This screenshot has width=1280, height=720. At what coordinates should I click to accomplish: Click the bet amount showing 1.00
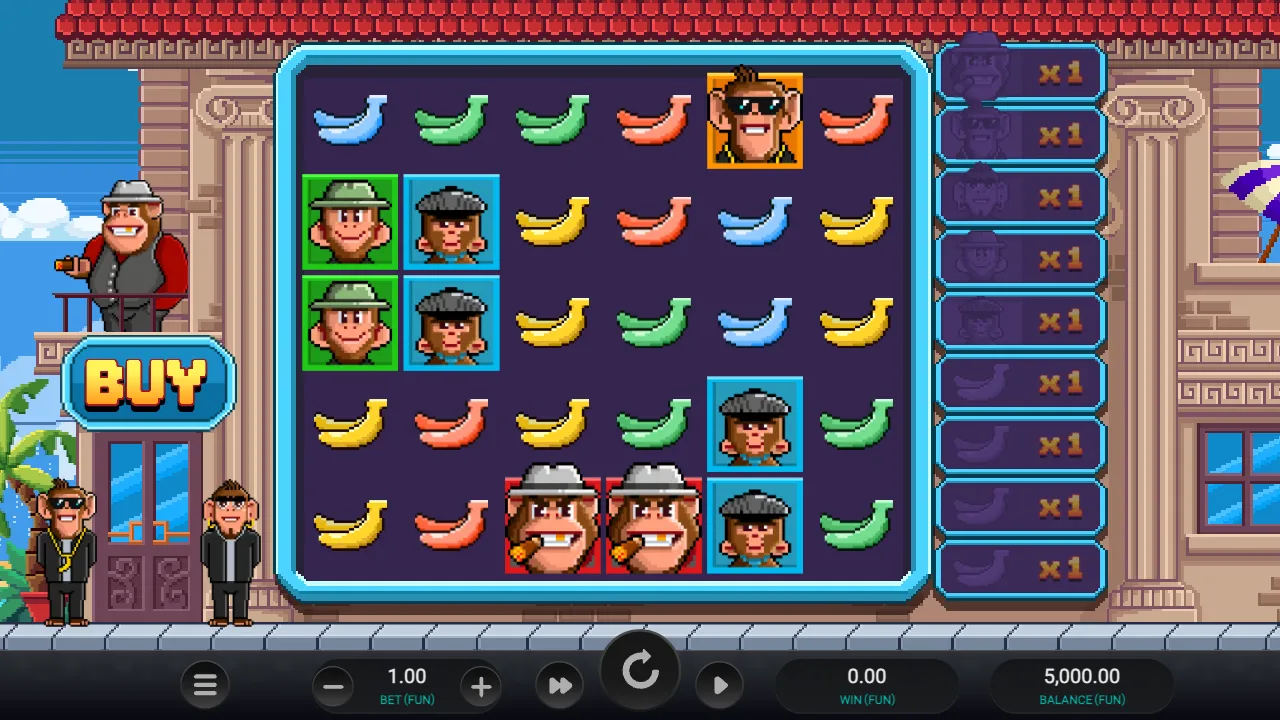pos(407,676)
